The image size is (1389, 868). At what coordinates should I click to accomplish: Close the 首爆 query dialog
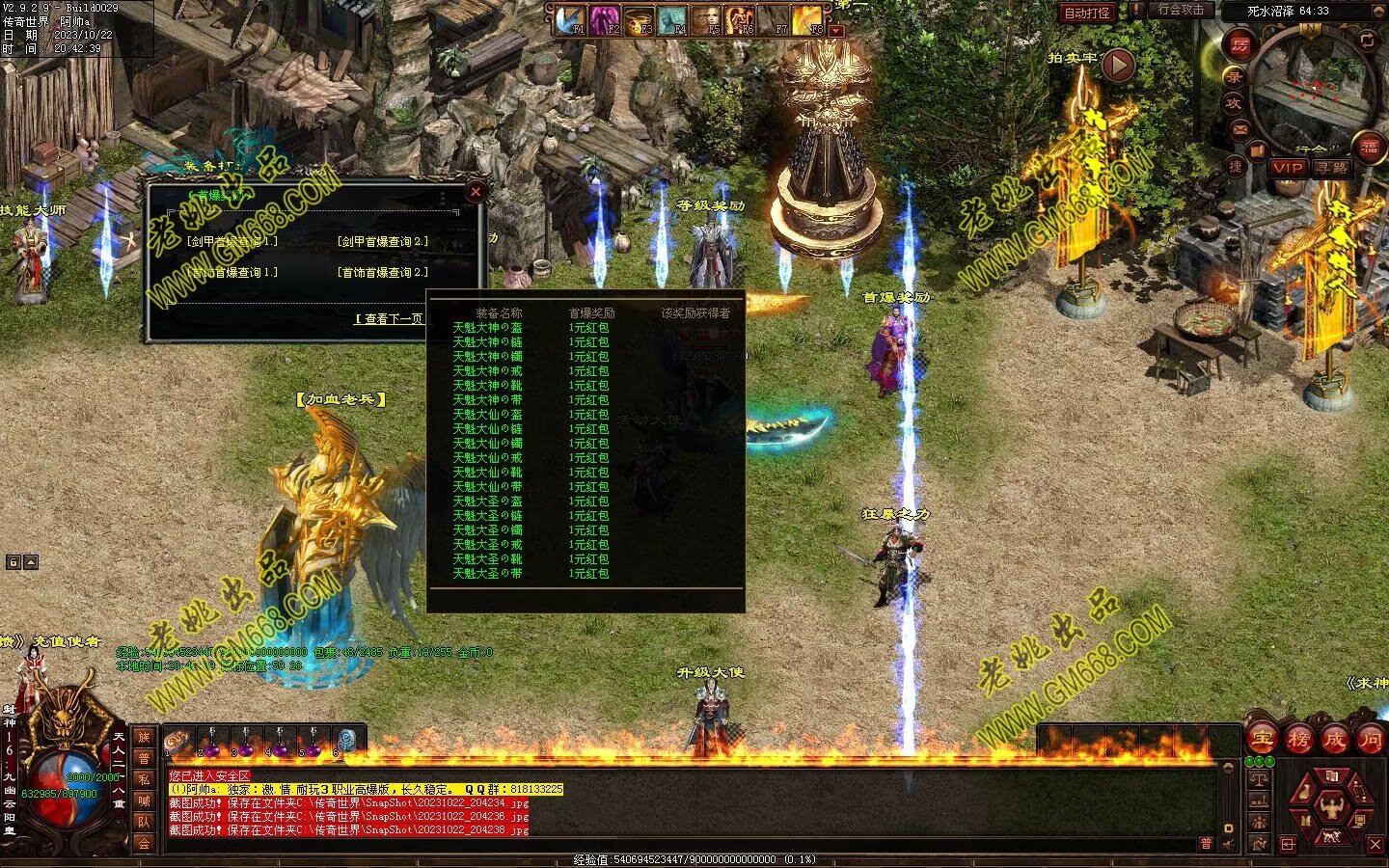[475, 192]
